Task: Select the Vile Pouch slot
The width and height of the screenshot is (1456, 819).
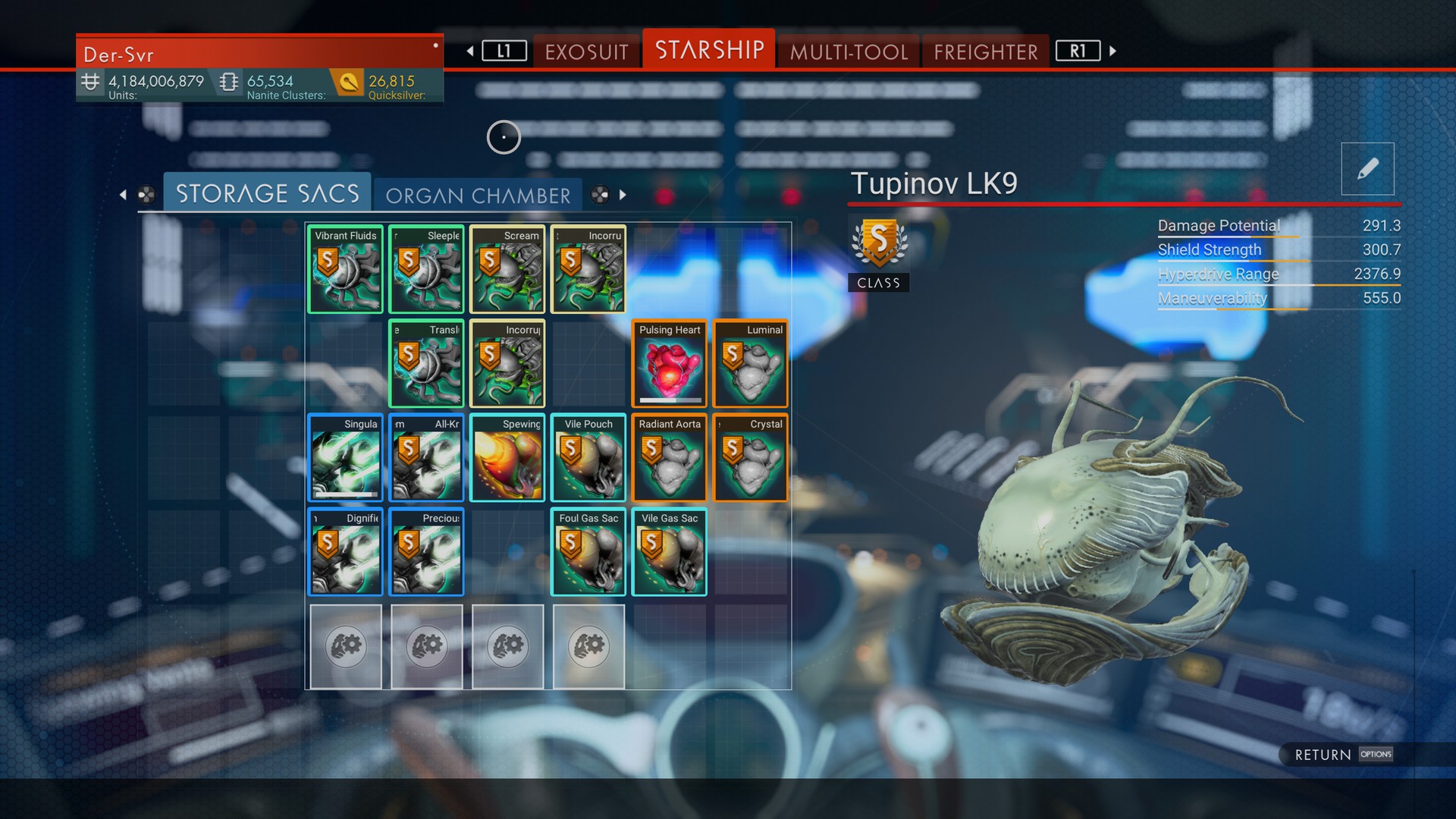Action: click(x=588, y=458)
